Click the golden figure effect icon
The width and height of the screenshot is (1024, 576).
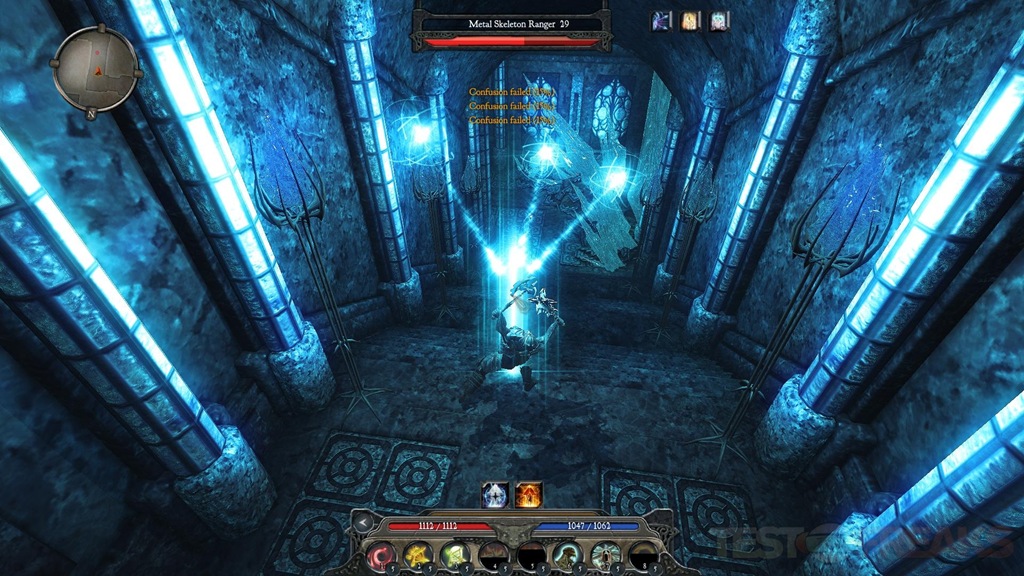tap(690, 20)
